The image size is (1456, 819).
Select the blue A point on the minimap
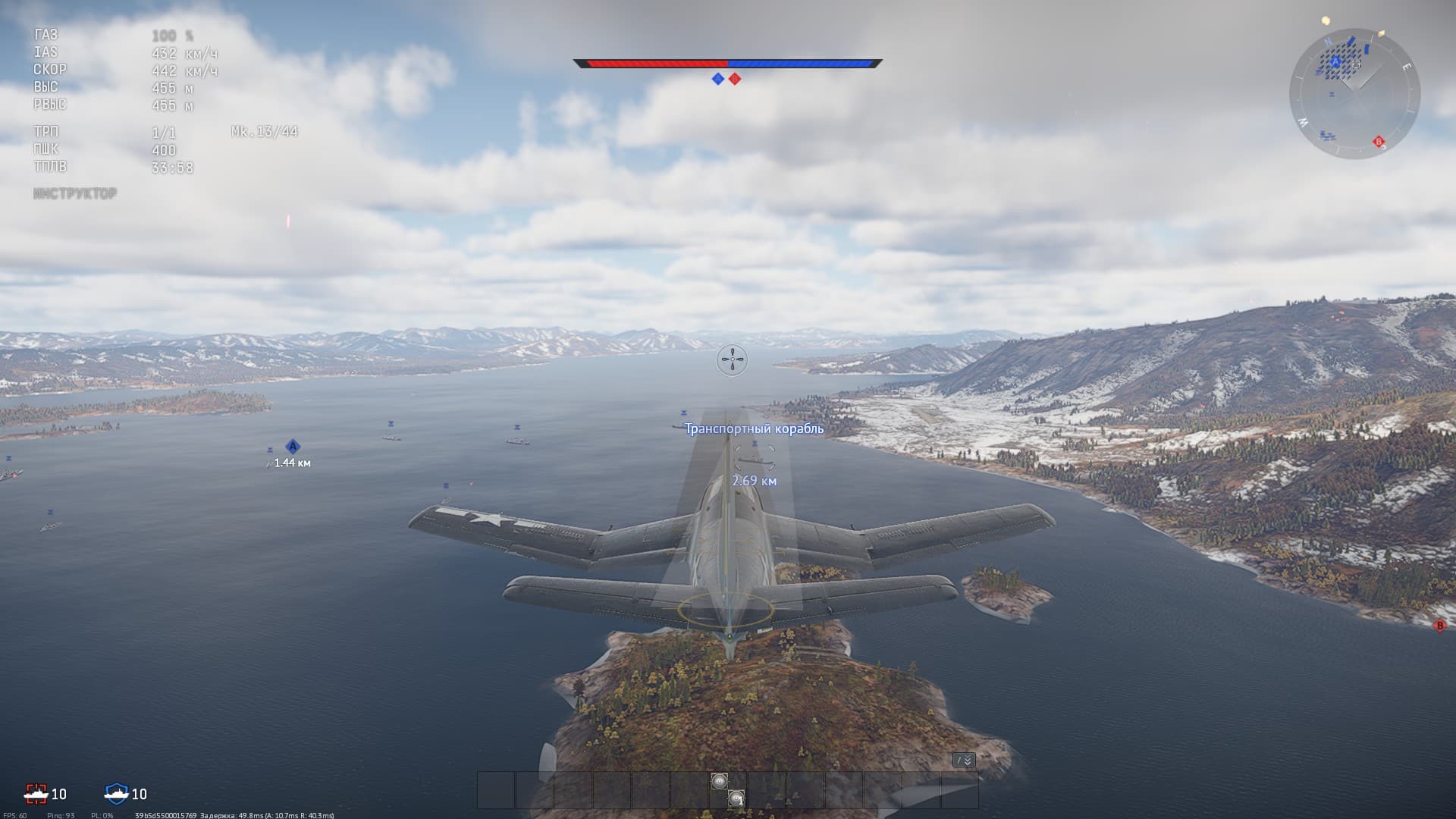(1336, 61)
